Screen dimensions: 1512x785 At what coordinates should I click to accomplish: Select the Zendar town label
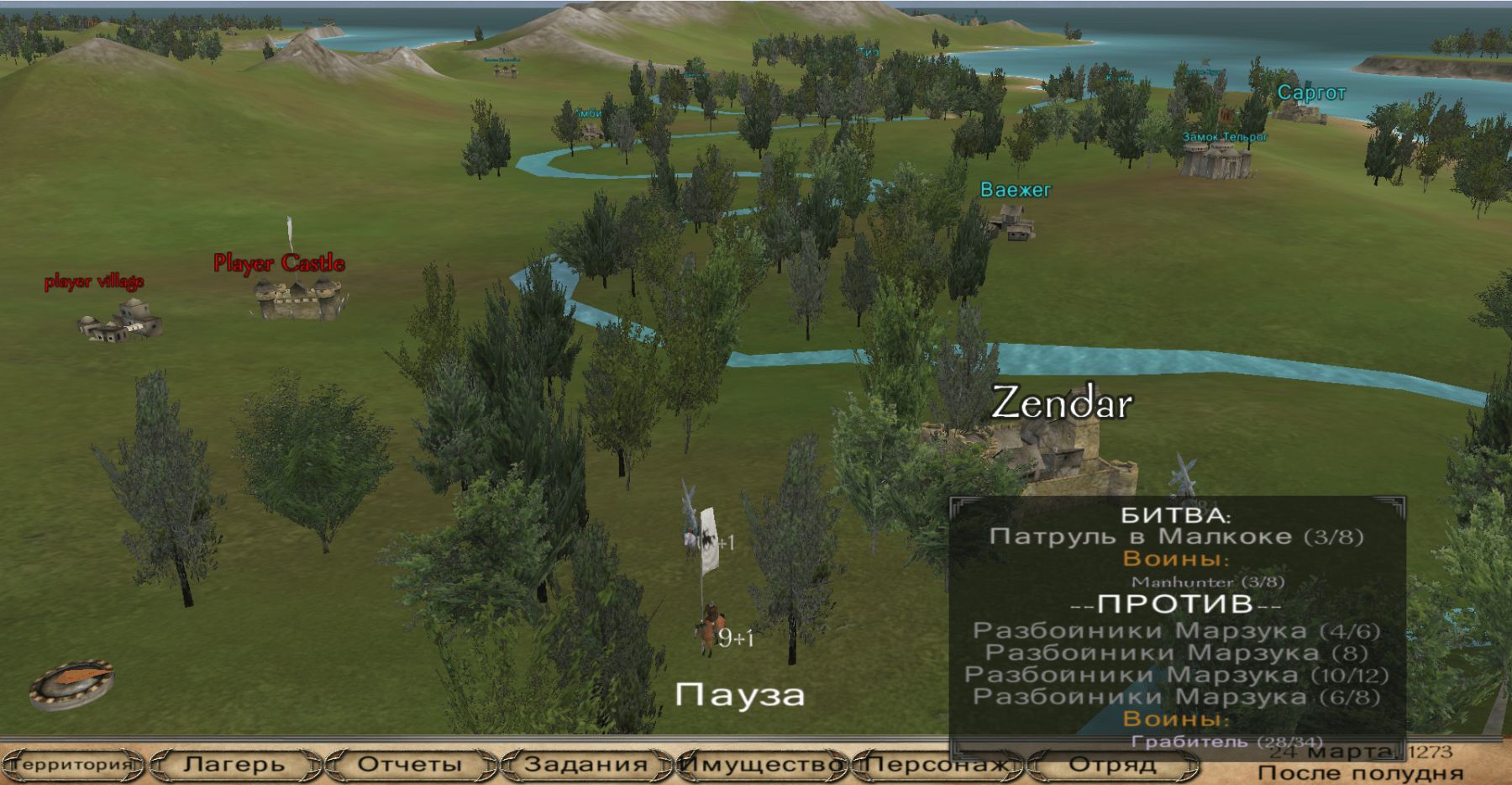click(x=1062, y=403)
